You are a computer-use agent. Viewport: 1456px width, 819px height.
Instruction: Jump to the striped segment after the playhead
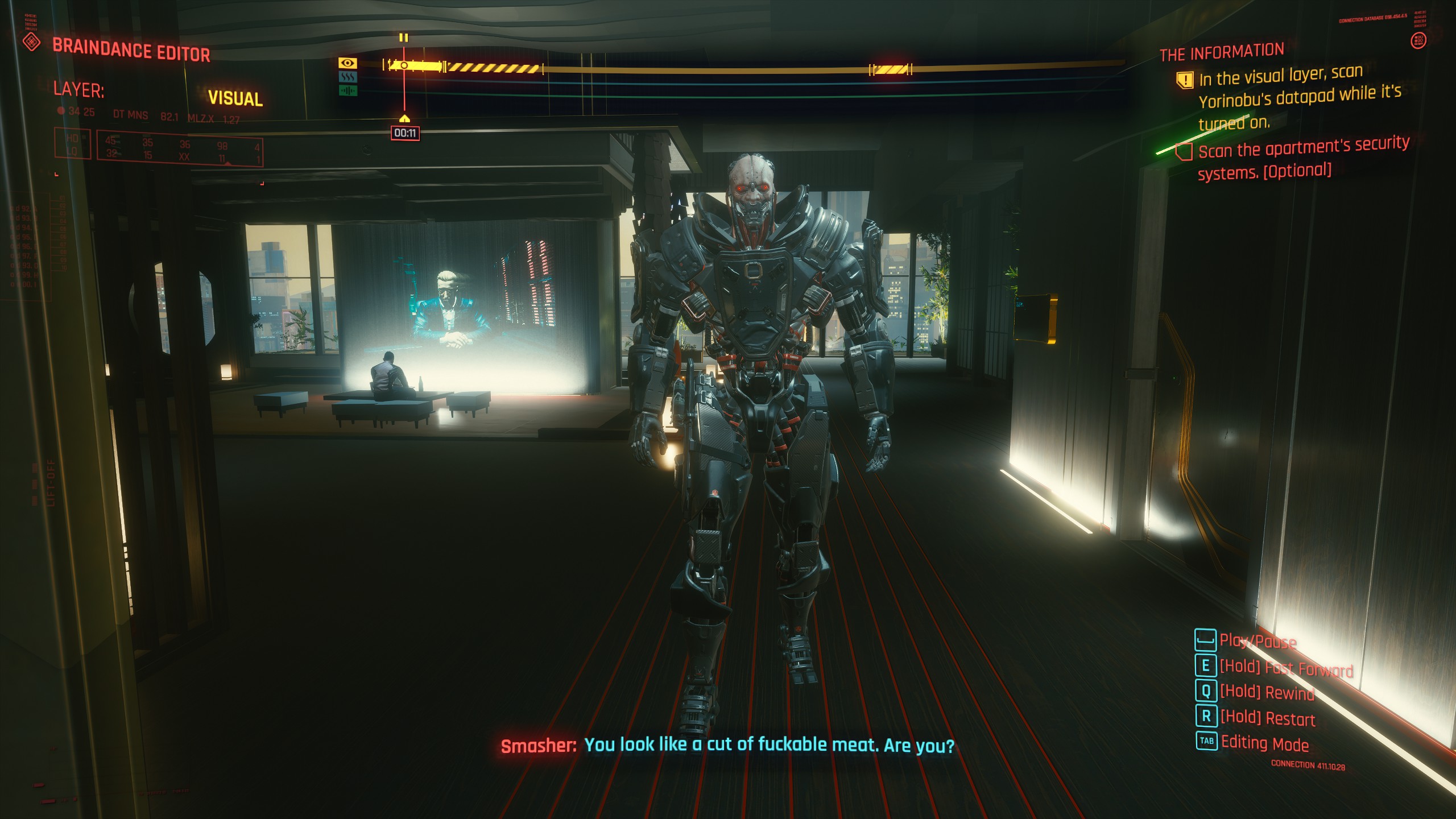tap(493, 68)
